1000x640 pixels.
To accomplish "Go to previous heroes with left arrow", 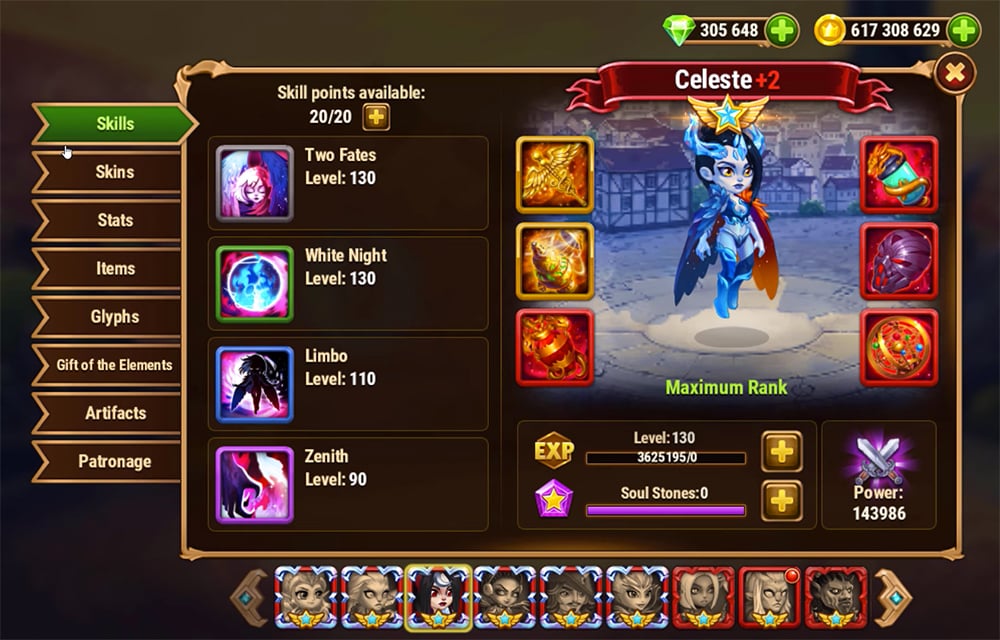I will pos(249,597).
